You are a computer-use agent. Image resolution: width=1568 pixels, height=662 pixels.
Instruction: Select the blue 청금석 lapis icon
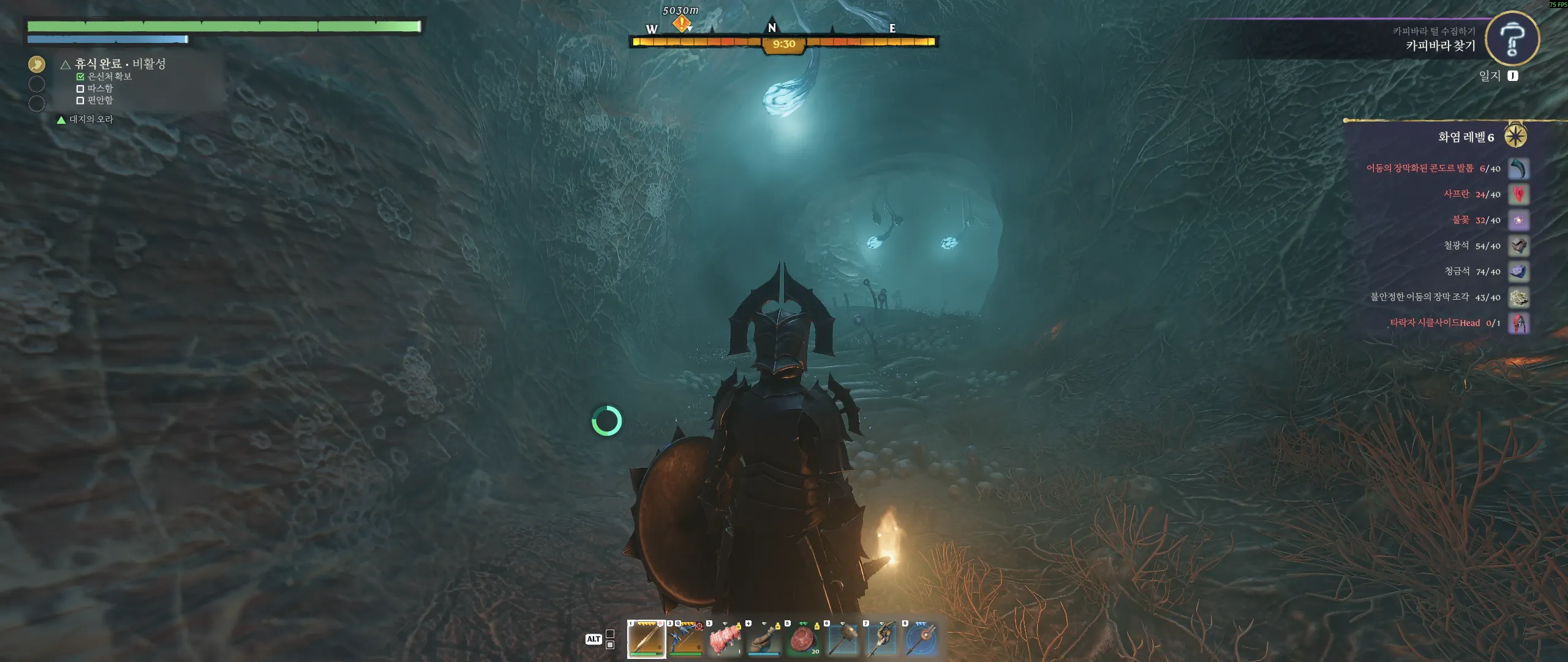pos(1518,272)
